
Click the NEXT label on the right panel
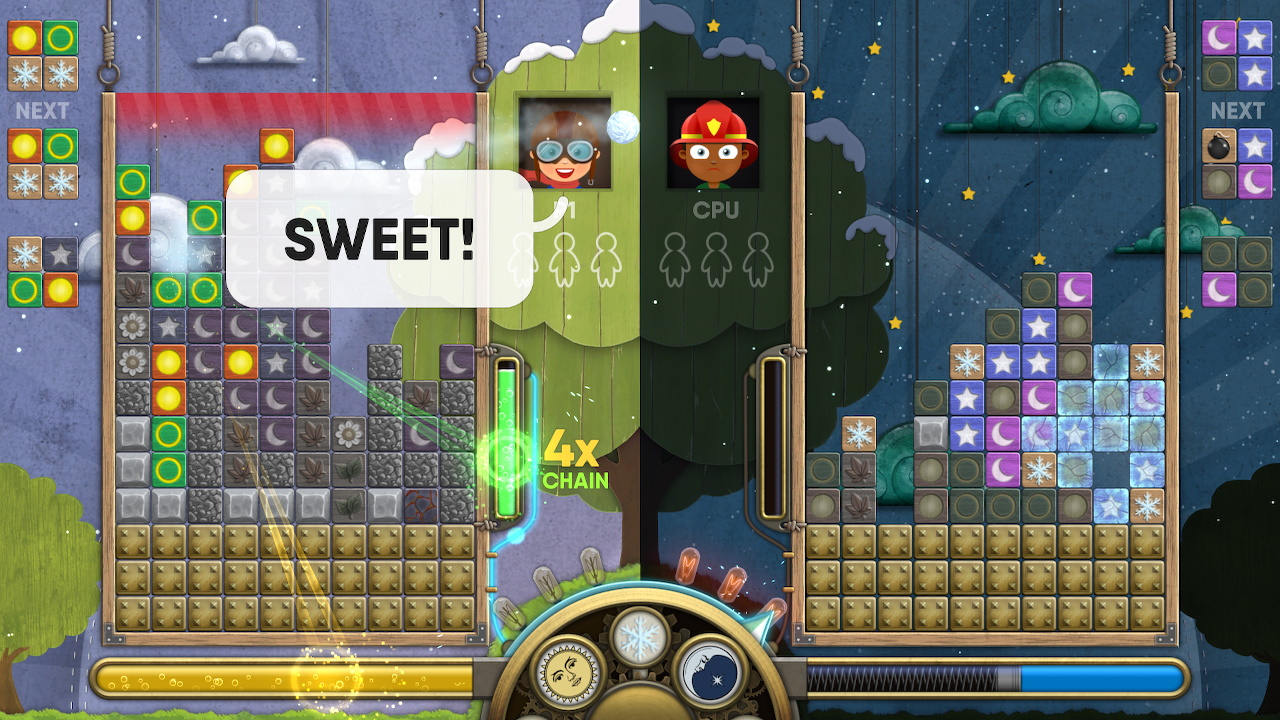1237,111
